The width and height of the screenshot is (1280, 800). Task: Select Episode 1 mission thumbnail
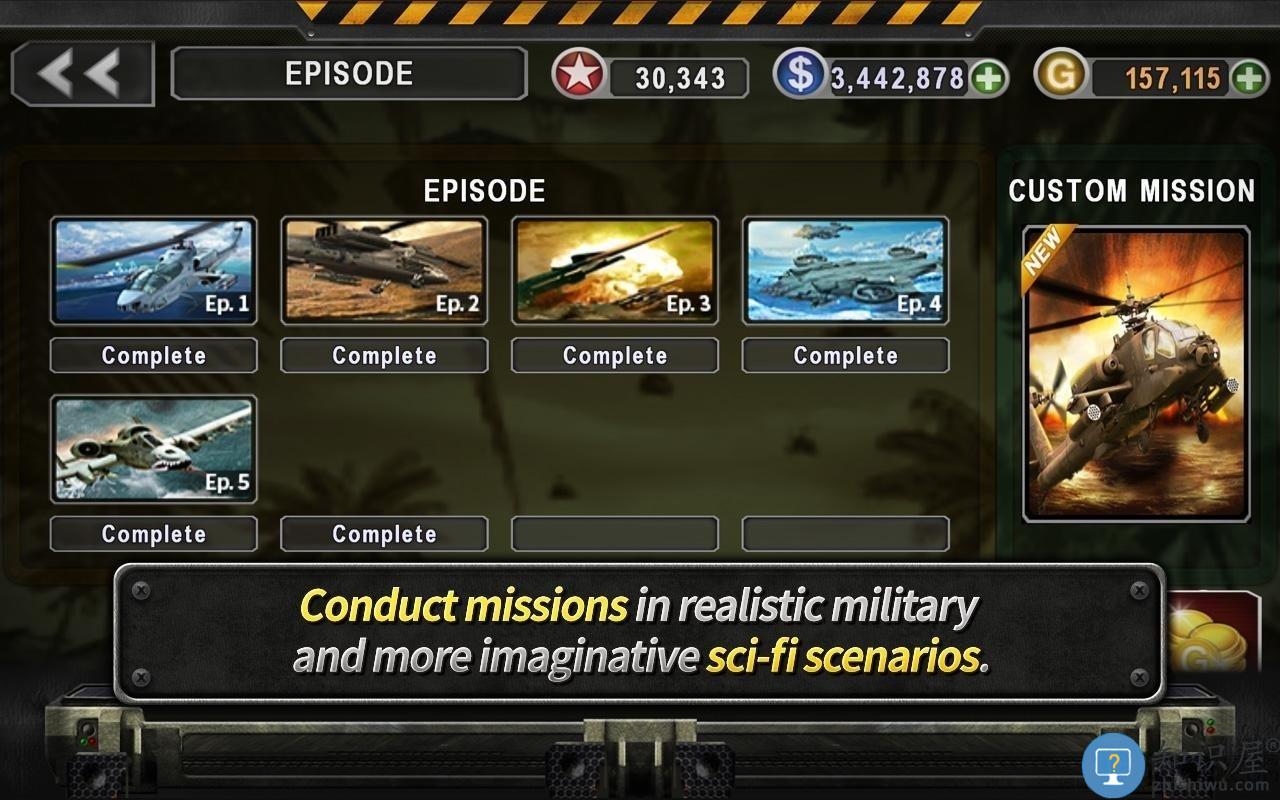[x=153, y=270]
